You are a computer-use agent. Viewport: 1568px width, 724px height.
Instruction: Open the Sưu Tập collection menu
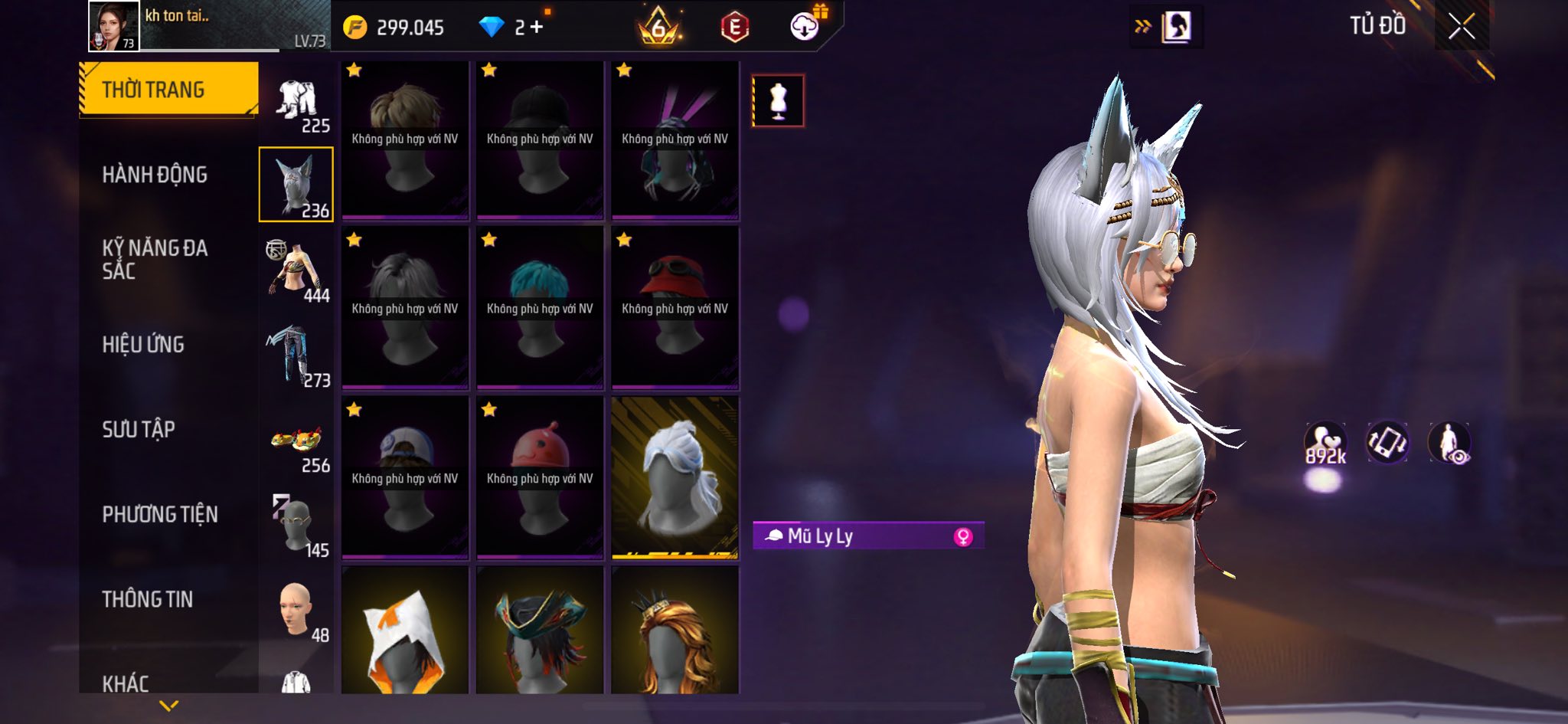click(x=139, y=429)
